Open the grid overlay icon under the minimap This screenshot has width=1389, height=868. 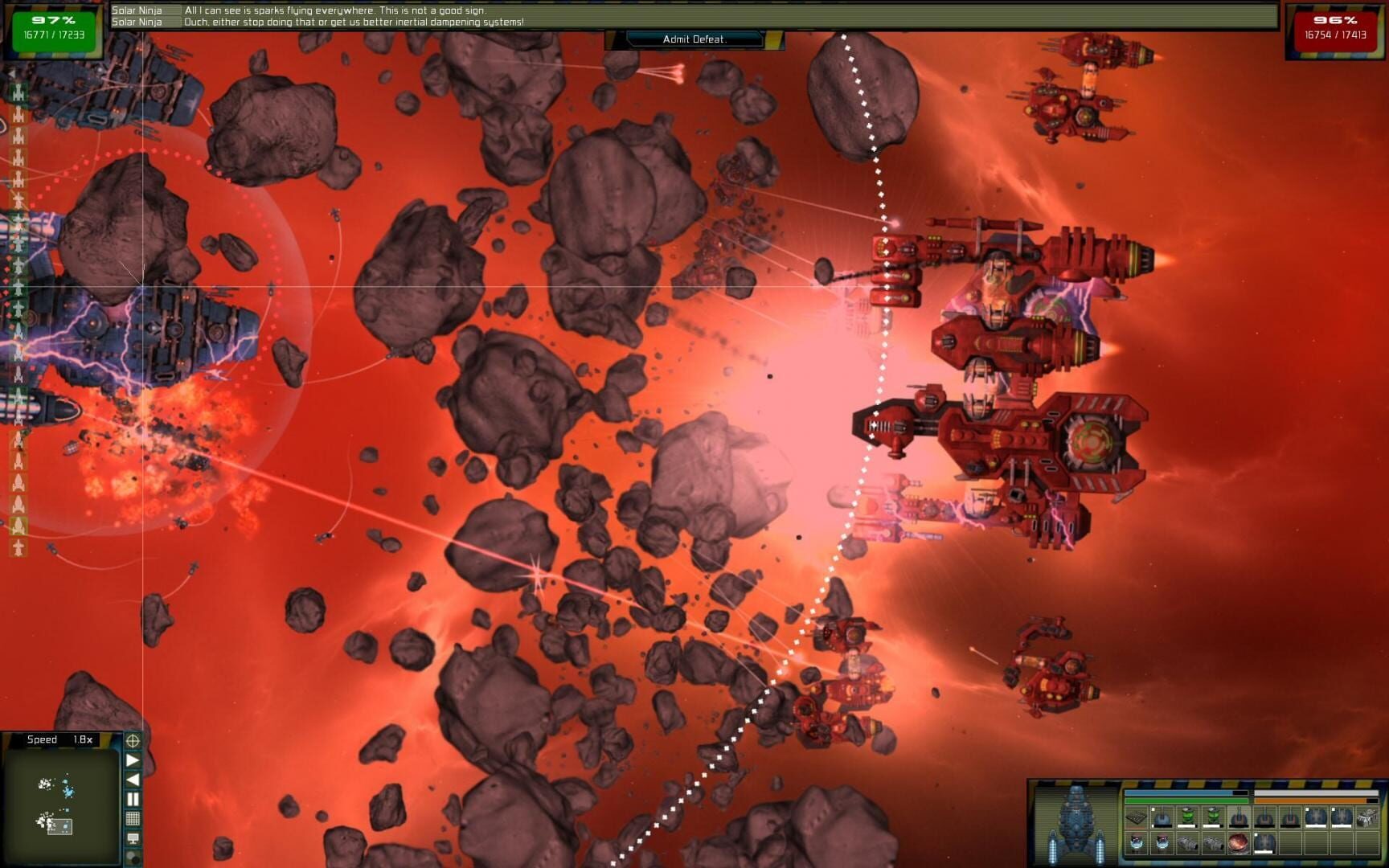pyautogui.click(x=133, y=818)
